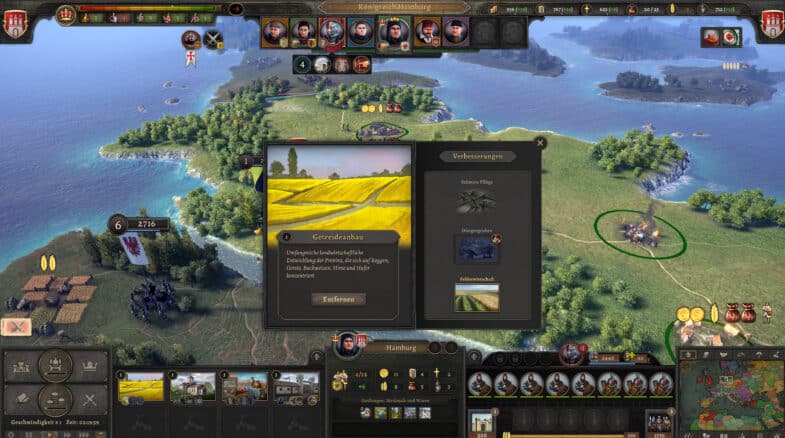Select the Felderwirtschaft improvement
The height and width of the screenshot is (438, 785).
pyautogui.click(x=476, y=297)
